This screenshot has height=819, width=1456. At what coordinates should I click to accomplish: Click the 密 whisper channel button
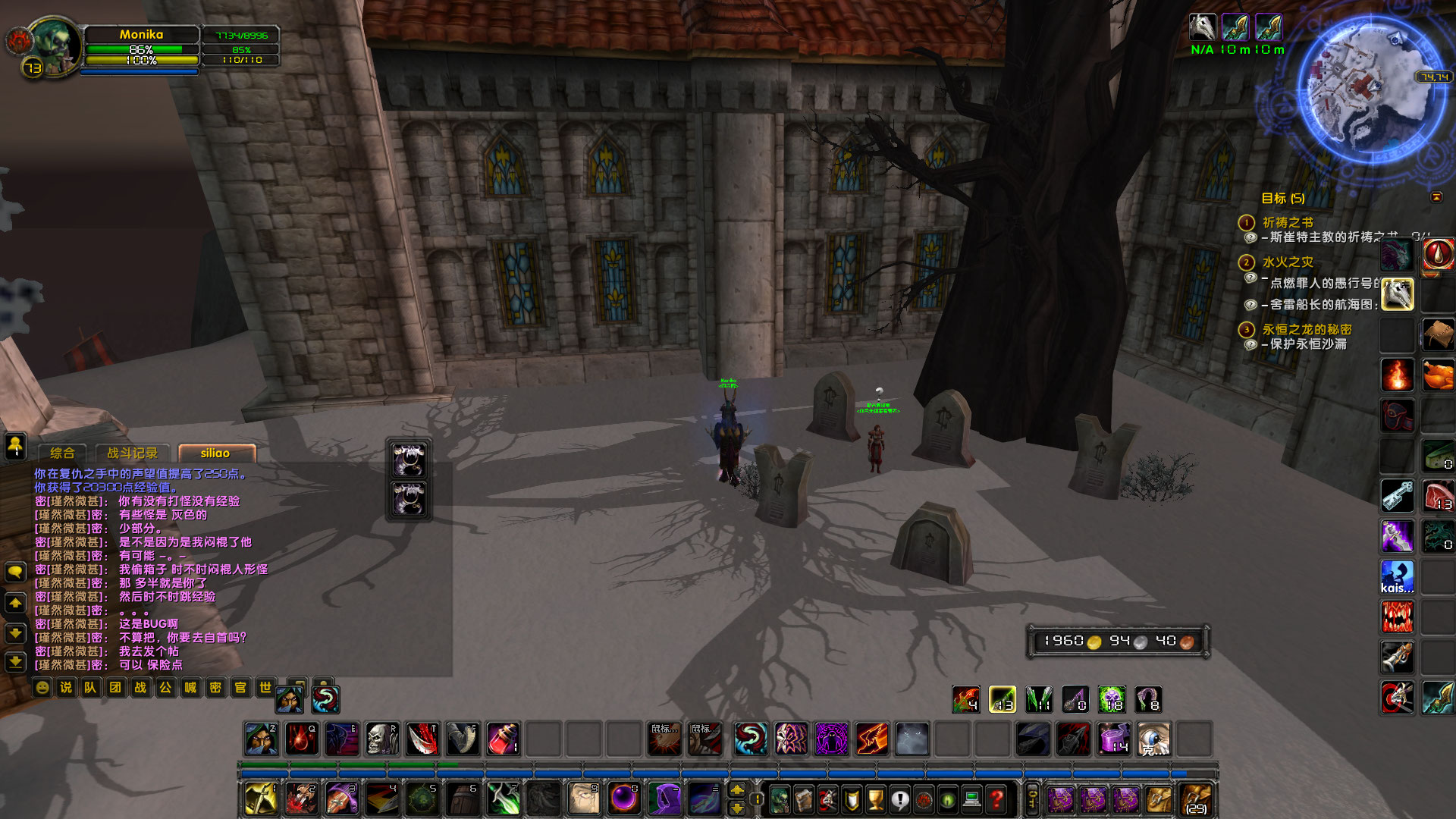point(215,689)
